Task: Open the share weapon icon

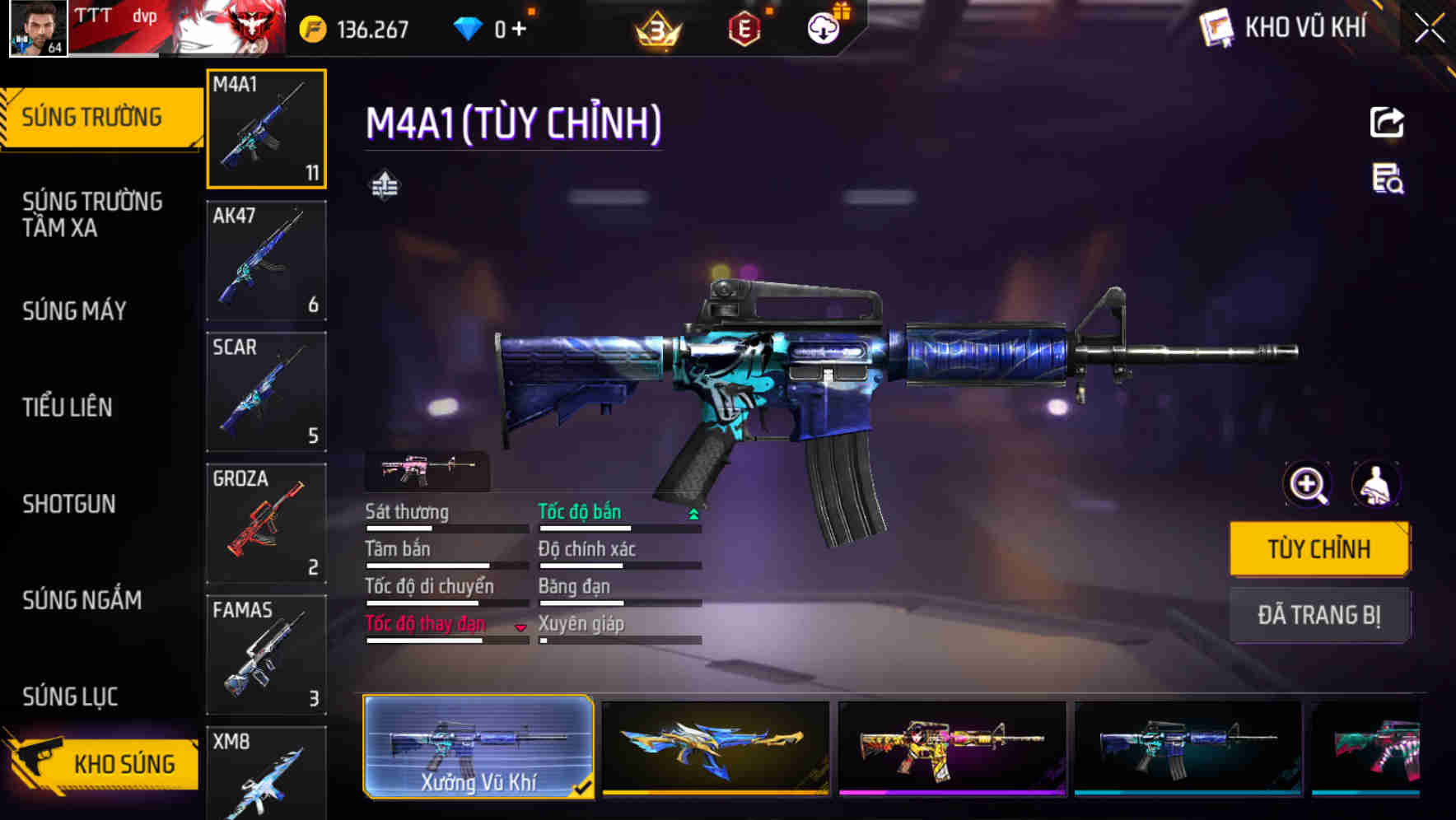Action: tap(1388, 122)
